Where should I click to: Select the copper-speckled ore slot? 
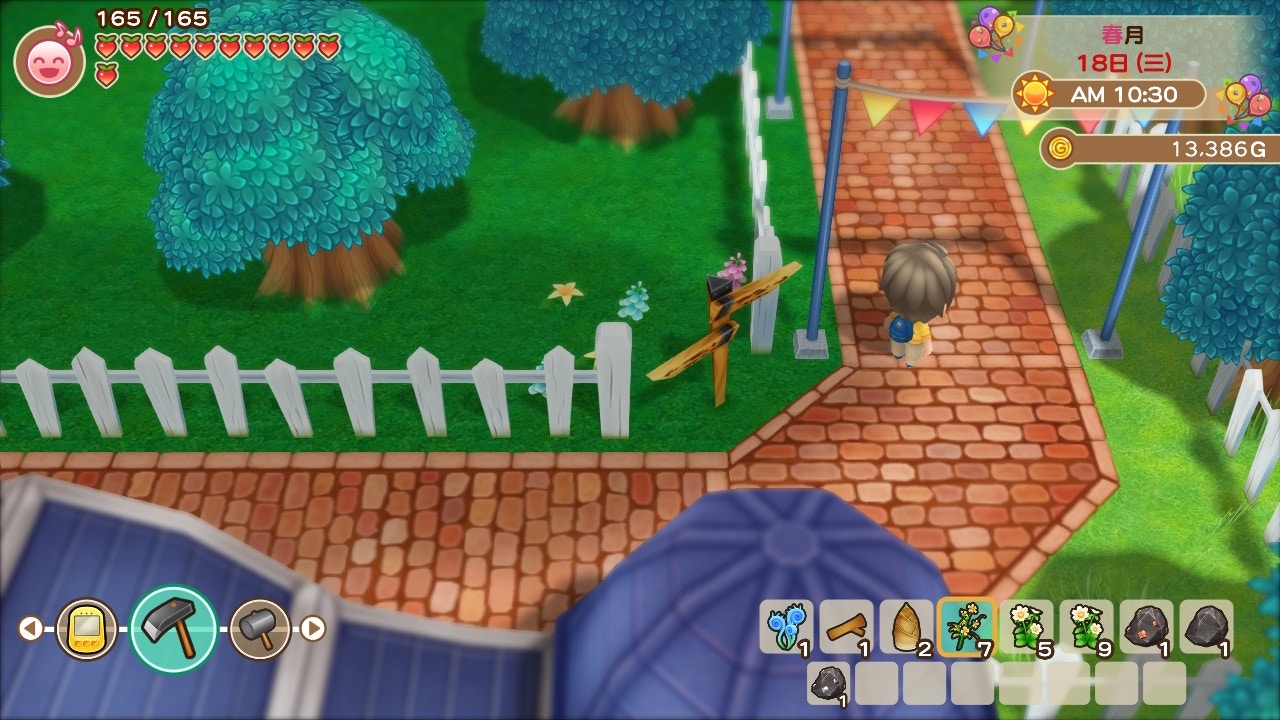(1146, 627)
